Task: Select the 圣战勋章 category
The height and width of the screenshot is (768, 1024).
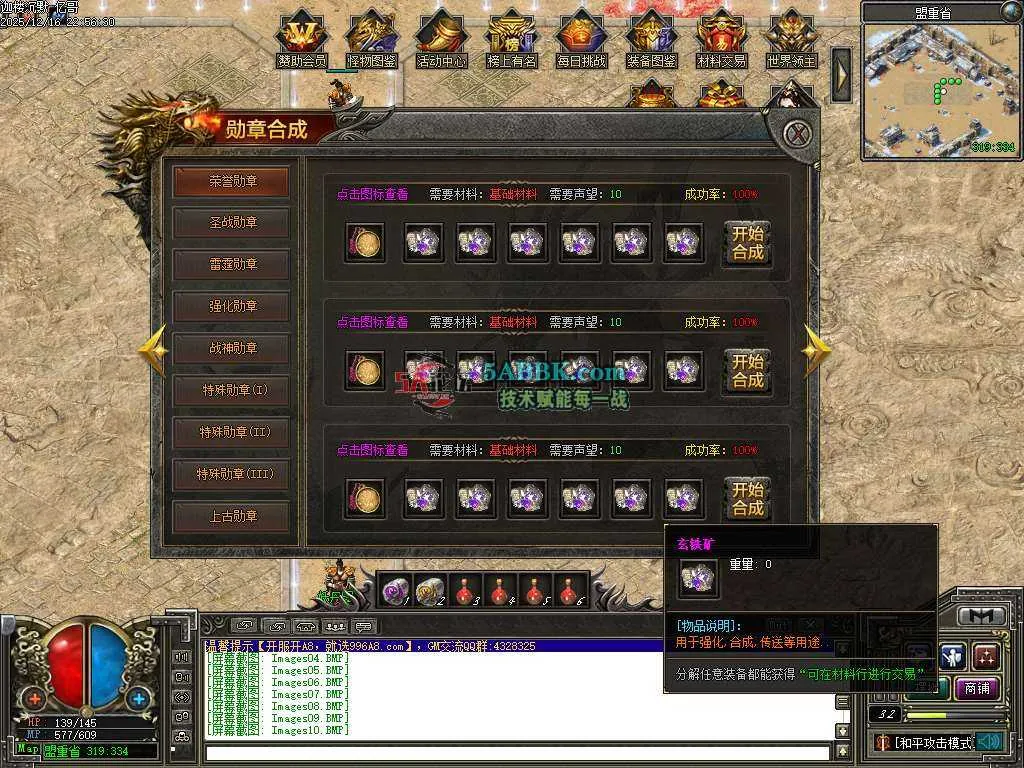Action: [231, 222]
